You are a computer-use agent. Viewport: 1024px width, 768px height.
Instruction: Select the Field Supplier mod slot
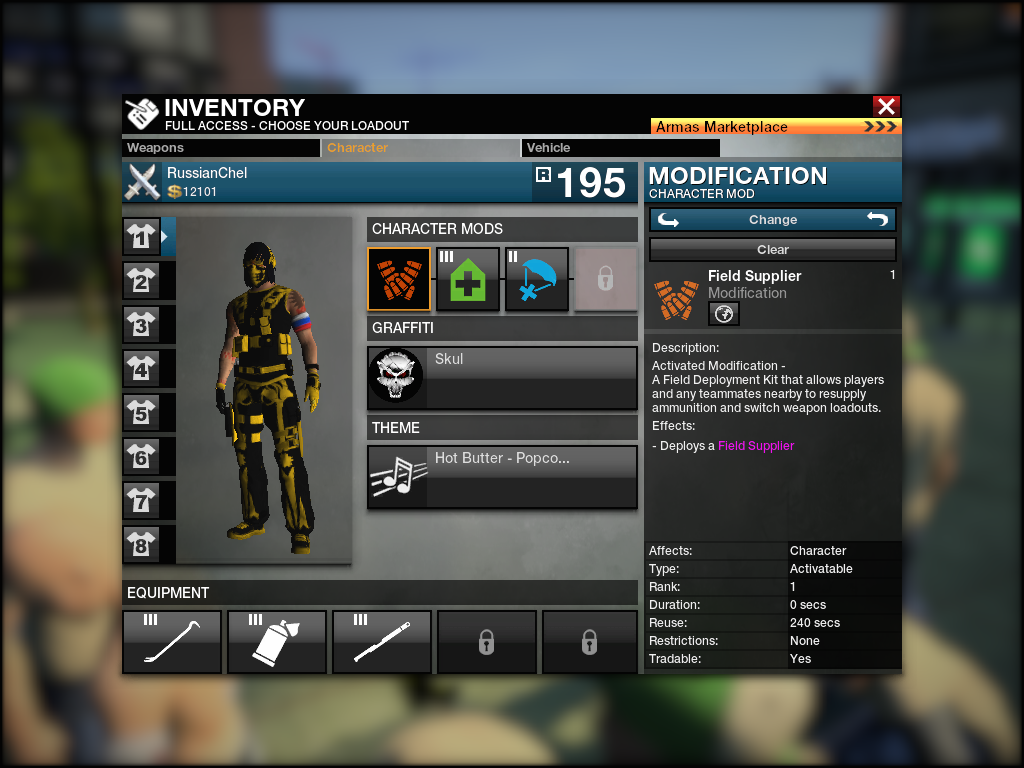399,280
